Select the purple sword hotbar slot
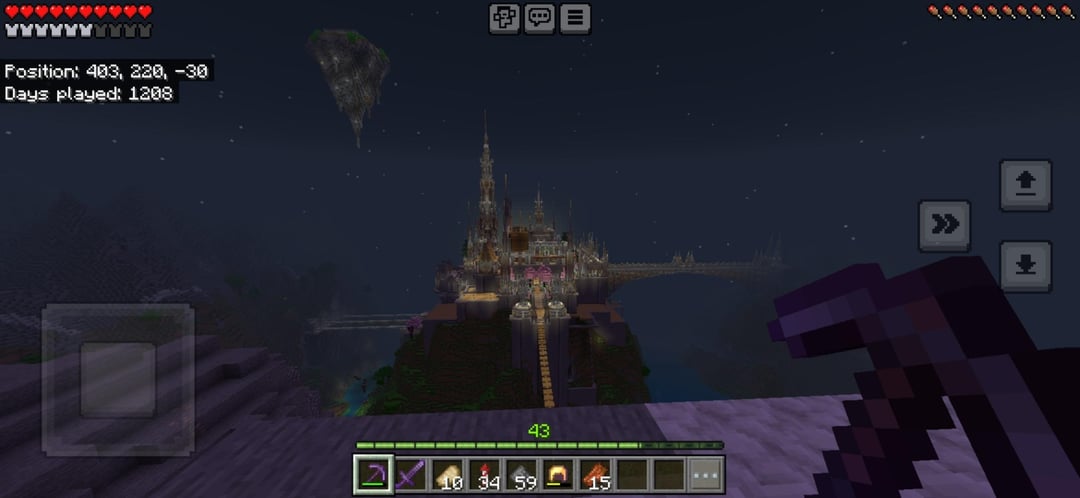 (x=410, y=474)
